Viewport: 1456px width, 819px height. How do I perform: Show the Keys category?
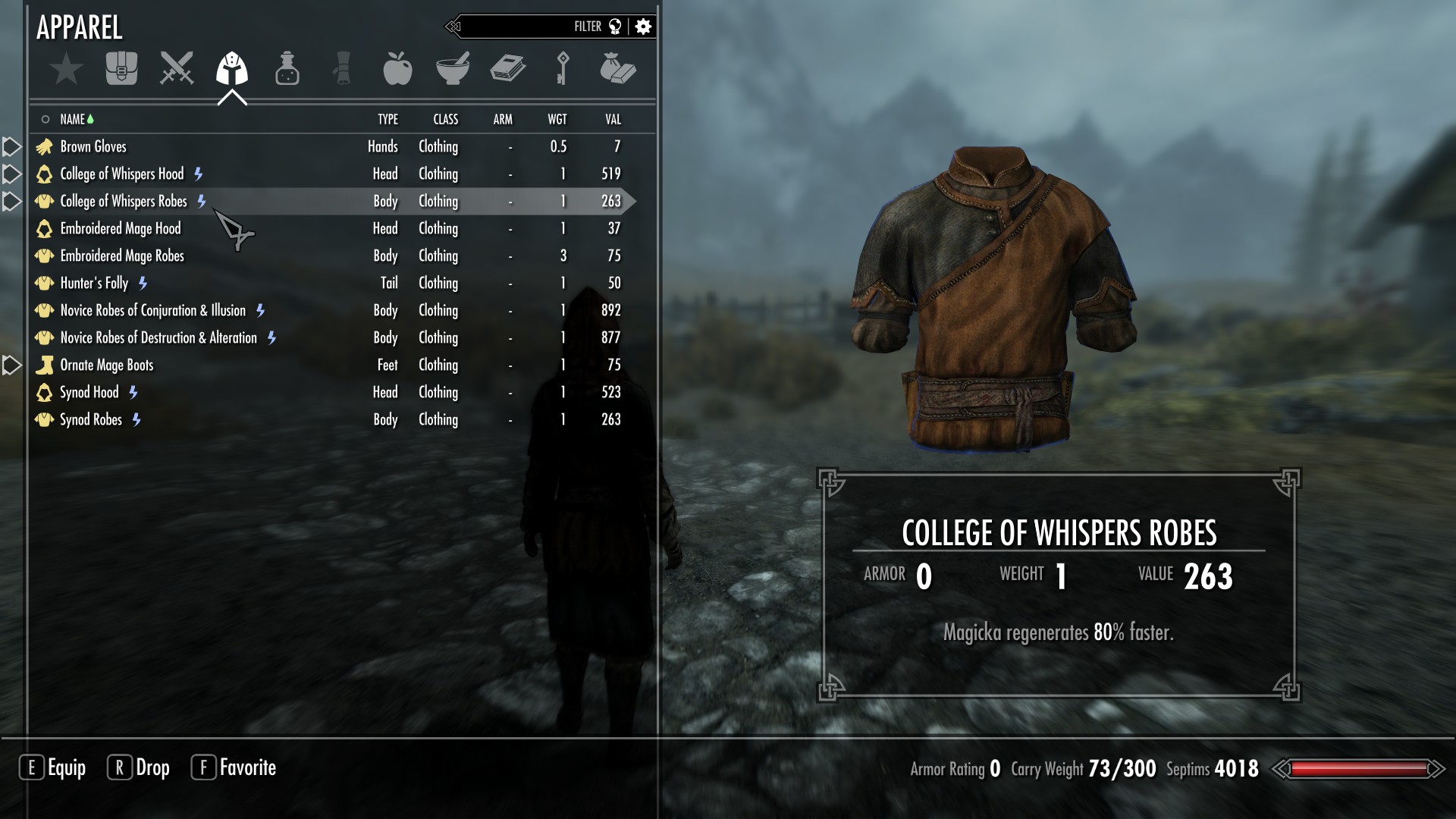pos(563,69)
